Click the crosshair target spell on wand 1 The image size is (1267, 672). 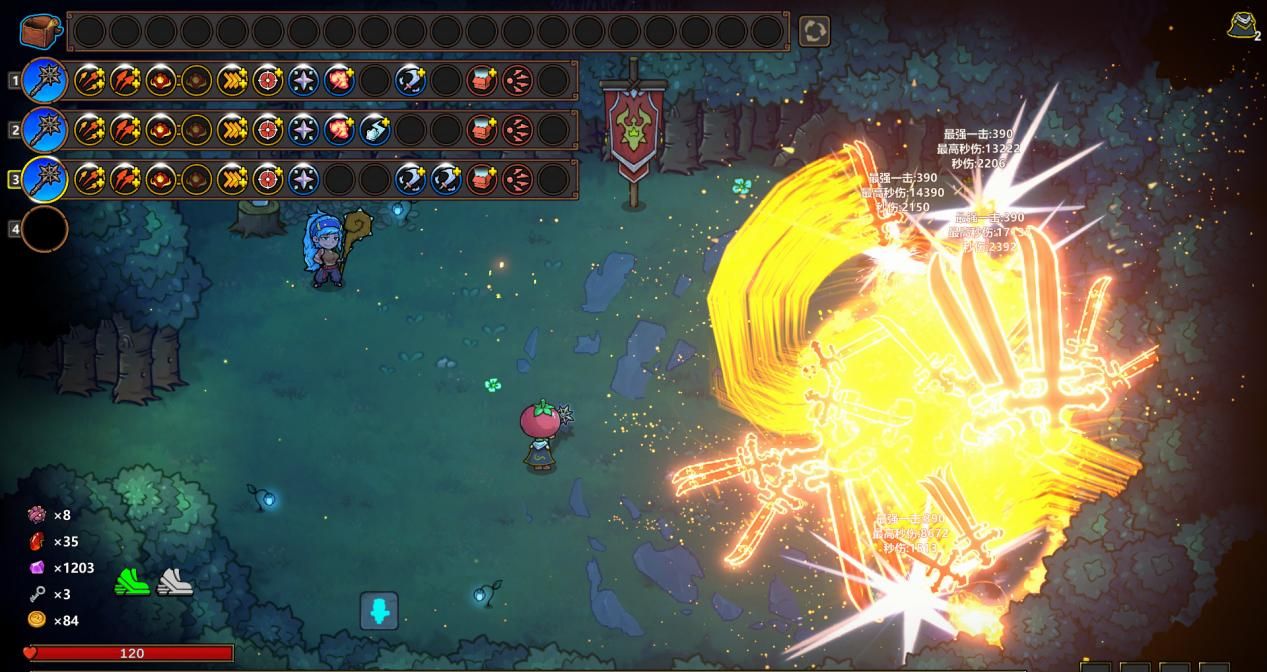tap(268, 80)
